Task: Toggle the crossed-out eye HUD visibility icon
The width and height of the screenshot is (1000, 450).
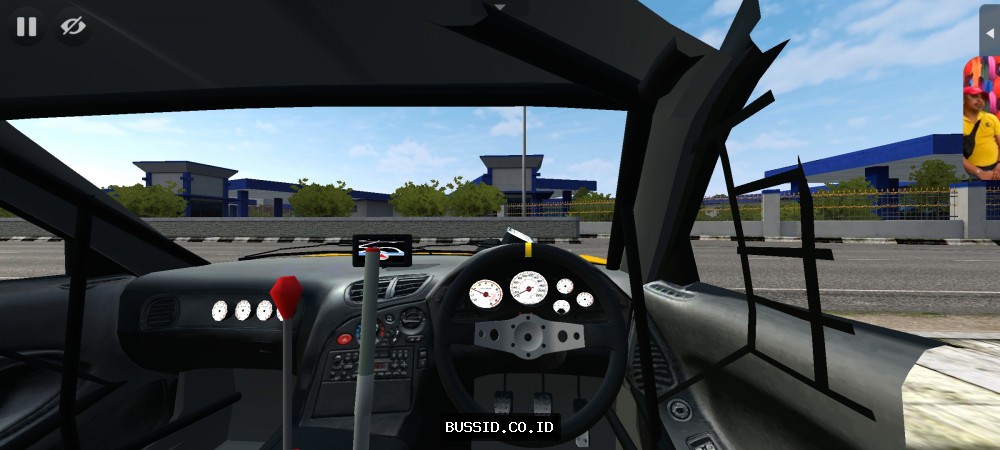Action: pyautogui.click(x=72, y=27)
